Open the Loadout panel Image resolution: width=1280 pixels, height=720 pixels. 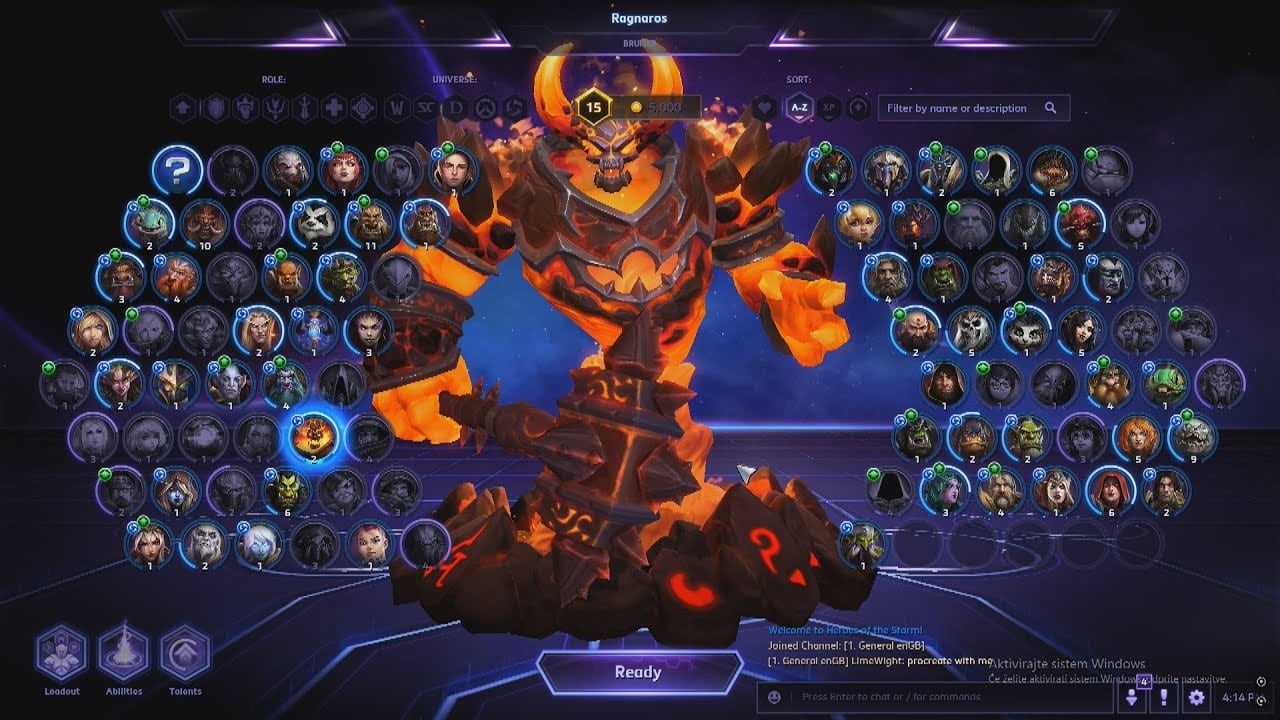point(62,654)
